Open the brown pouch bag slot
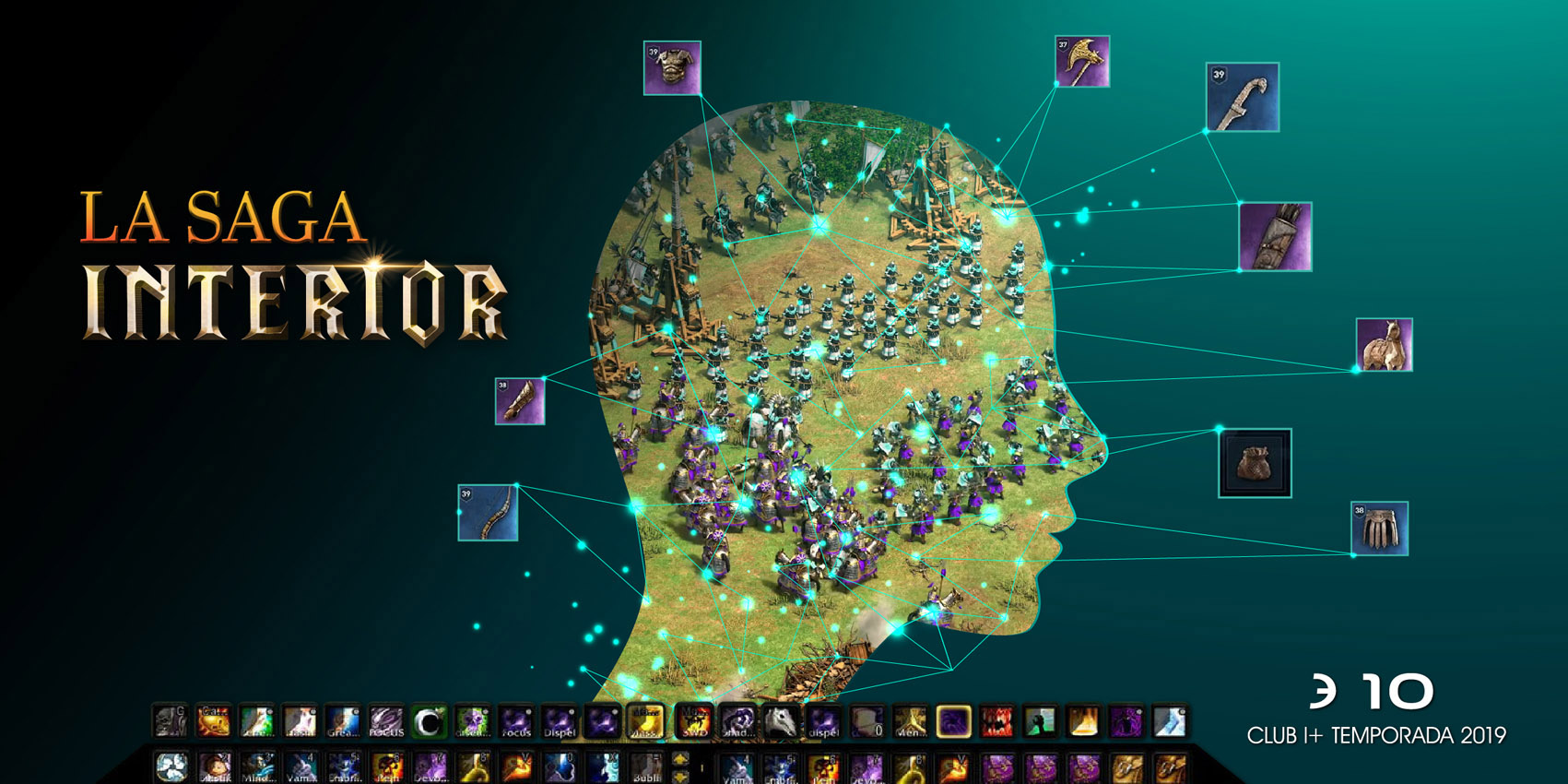The height and width of the screenshot is (784, 1568). tap(1255, 463)
